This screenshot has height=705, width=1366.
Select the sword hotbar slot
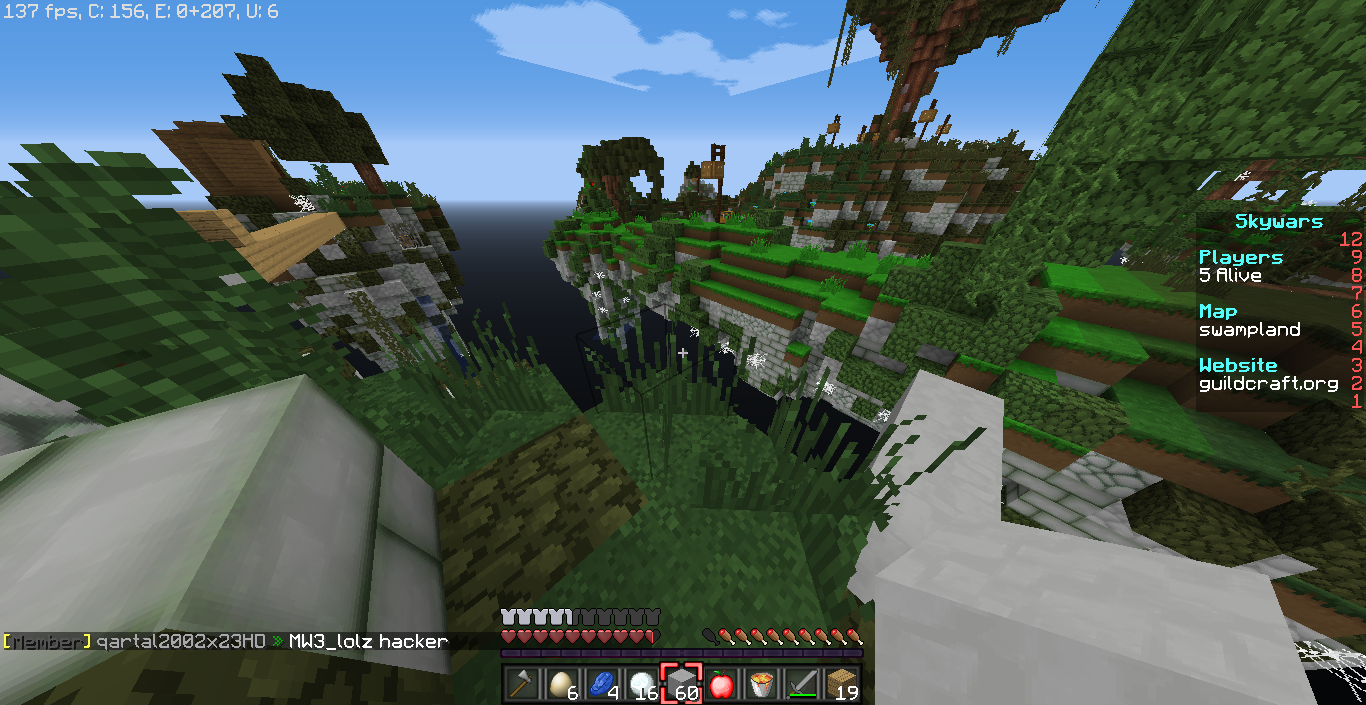802,684
